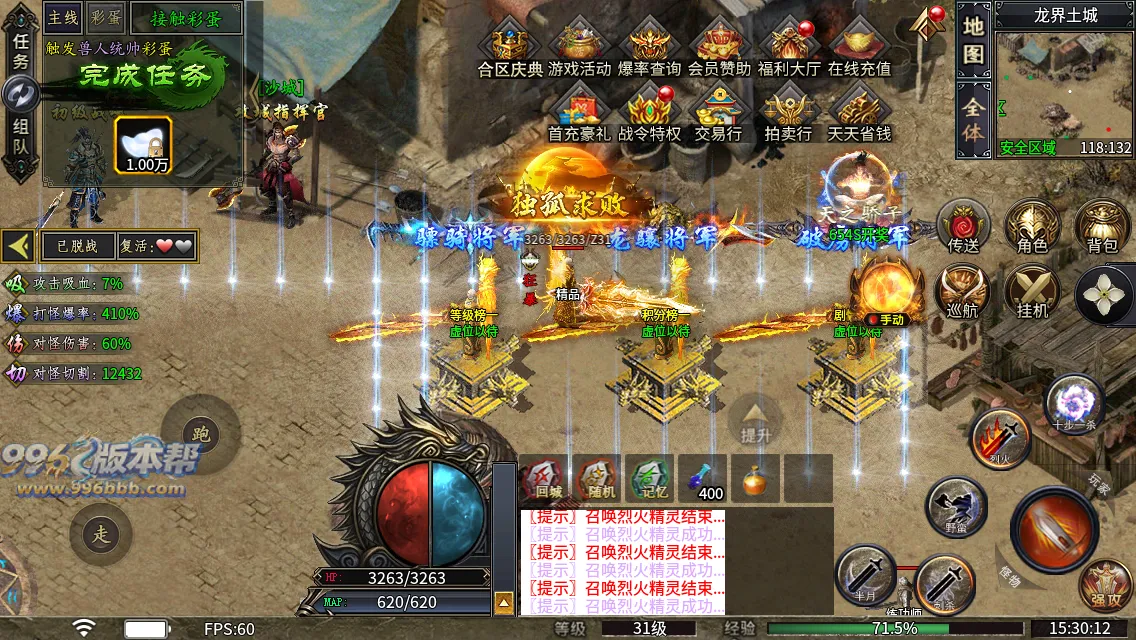Start 巡航 auto-cruise
Viewport: 1136px width, 640px height.
pyautogui.click(x=963, y=291)
